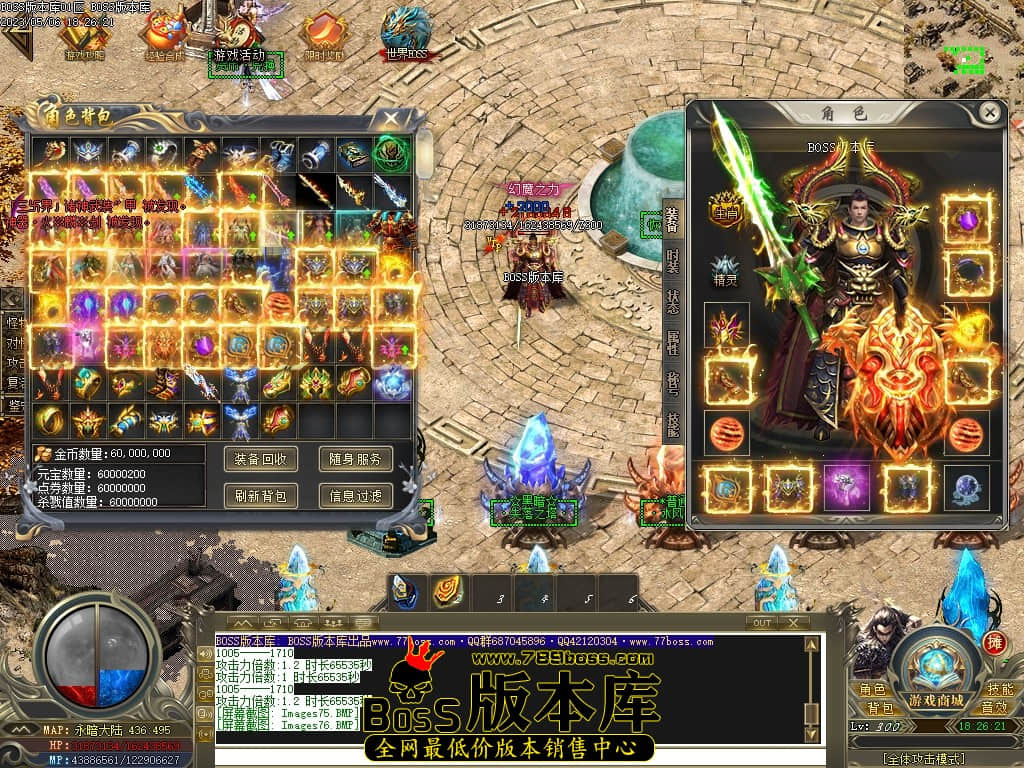Show the 属性 attributes tab

(x=673, y=345)
